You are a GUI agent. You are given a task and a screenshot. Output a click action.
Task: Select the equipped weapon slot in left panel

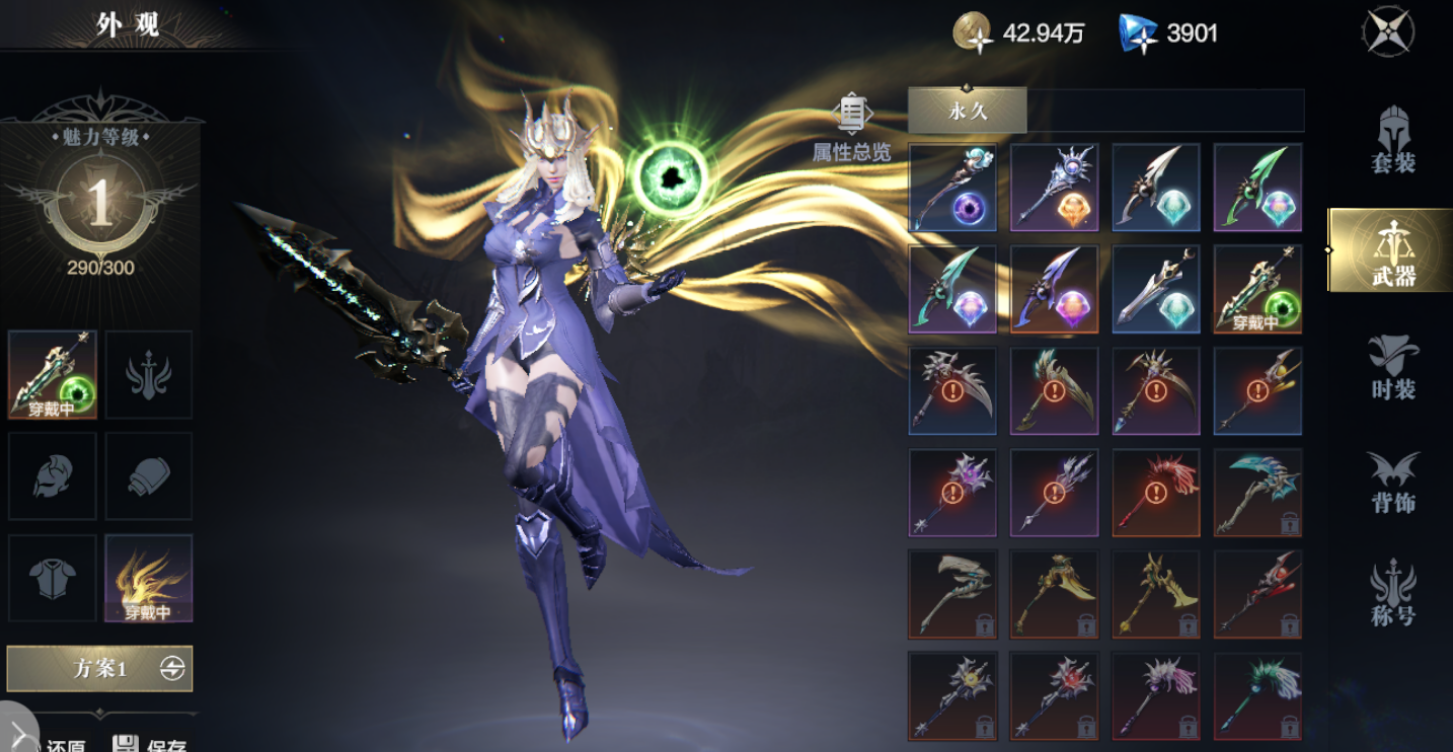tap(52, 374)
